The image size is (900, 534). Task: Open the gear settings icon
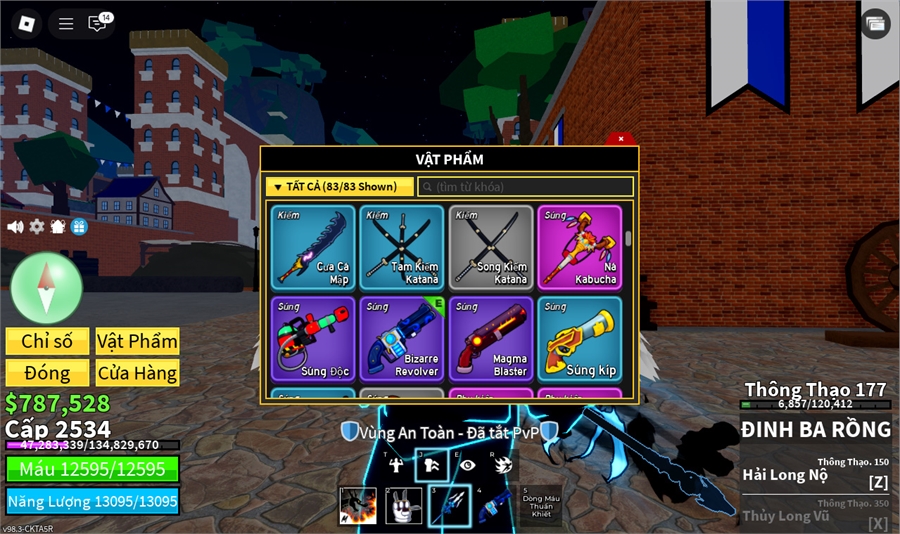point(37,227)
